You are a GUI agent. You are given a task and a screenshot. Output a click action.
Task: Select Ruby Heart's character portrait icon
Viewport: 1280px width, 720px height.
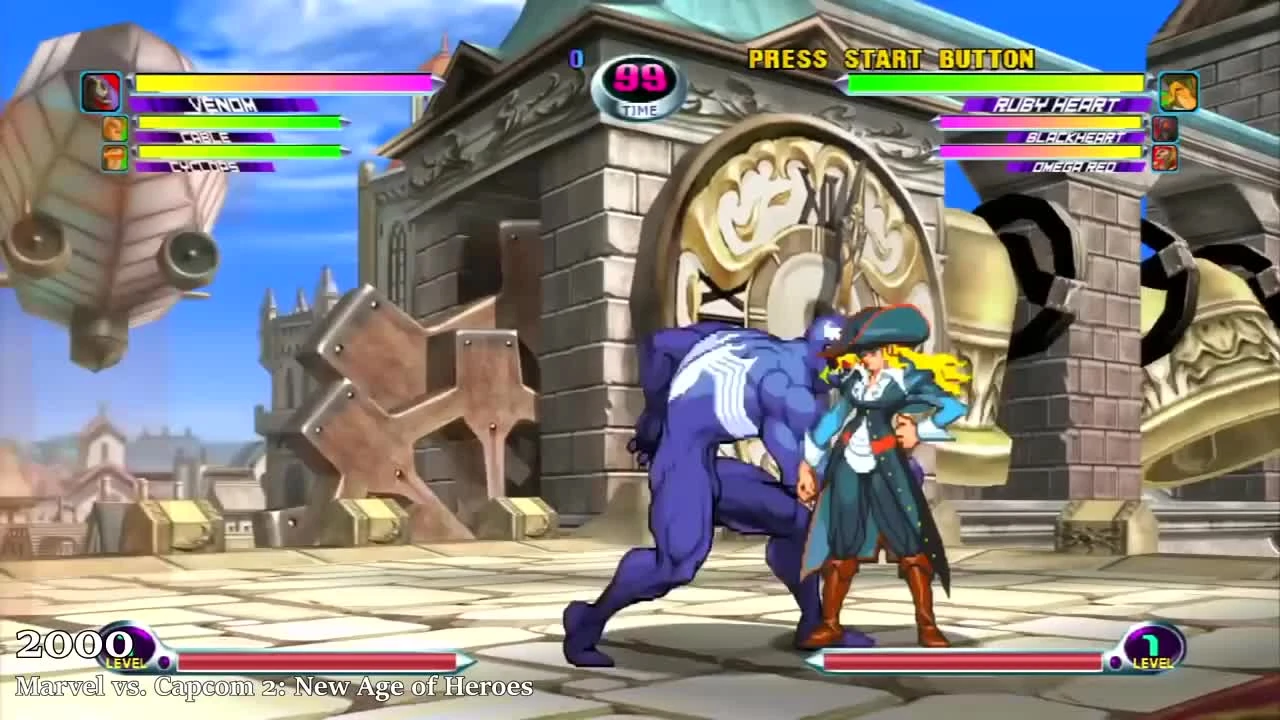(x=1176, y=91)
